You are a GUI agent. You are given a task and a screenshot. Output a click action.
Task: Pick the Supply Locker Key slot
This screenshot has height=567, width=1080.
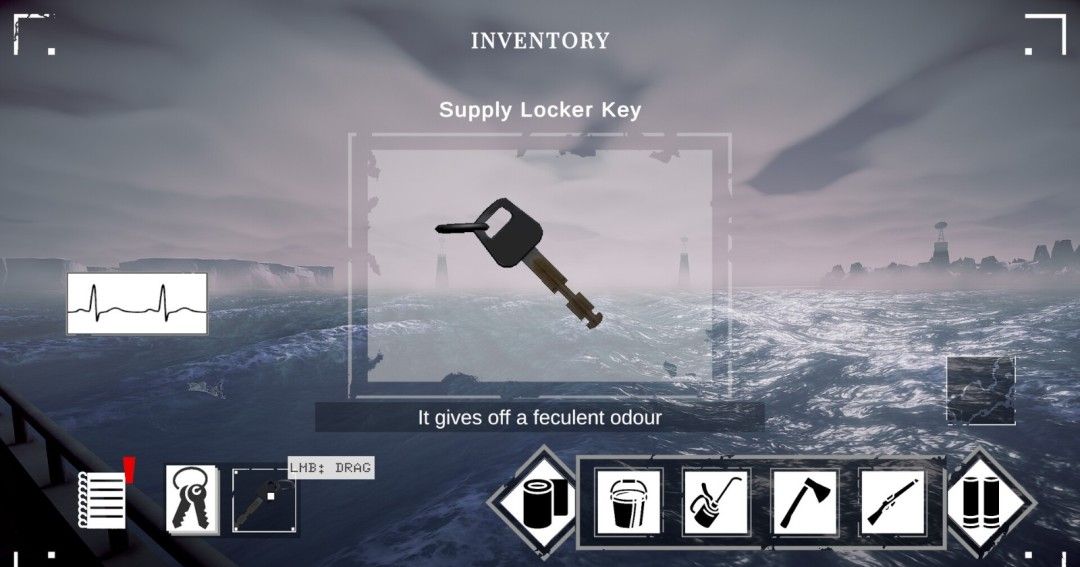pyautogui.click(x=264, y=499)
